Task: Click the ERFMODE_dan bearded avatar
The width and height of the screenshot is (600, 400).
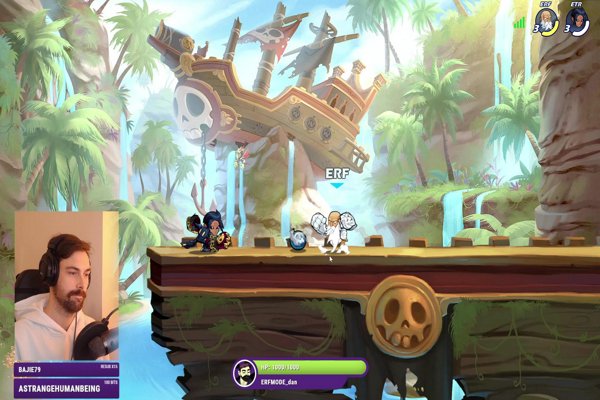Action: pos(243,373)
